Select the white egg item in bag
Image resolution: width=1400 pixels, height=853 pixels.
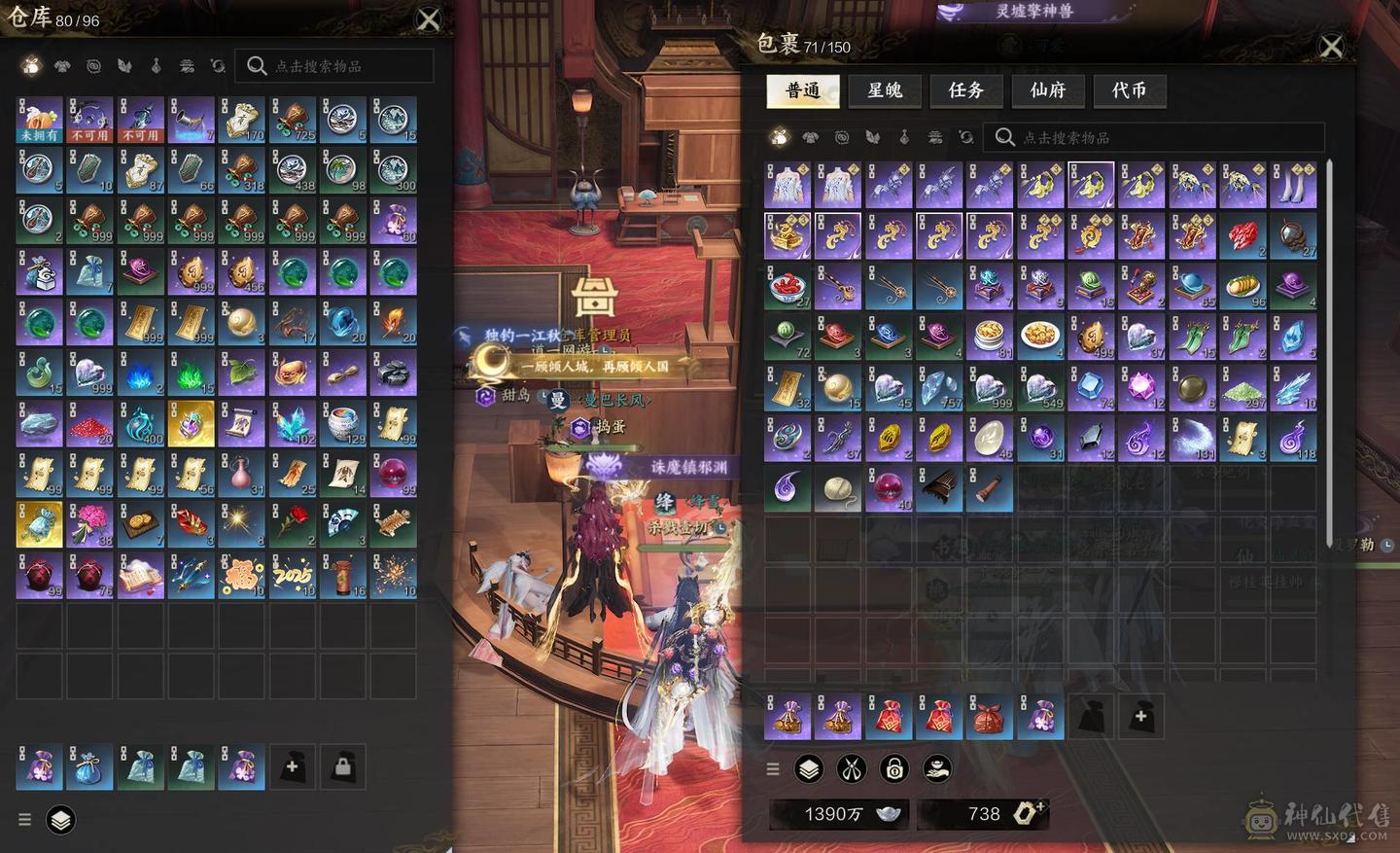point(990,438)
